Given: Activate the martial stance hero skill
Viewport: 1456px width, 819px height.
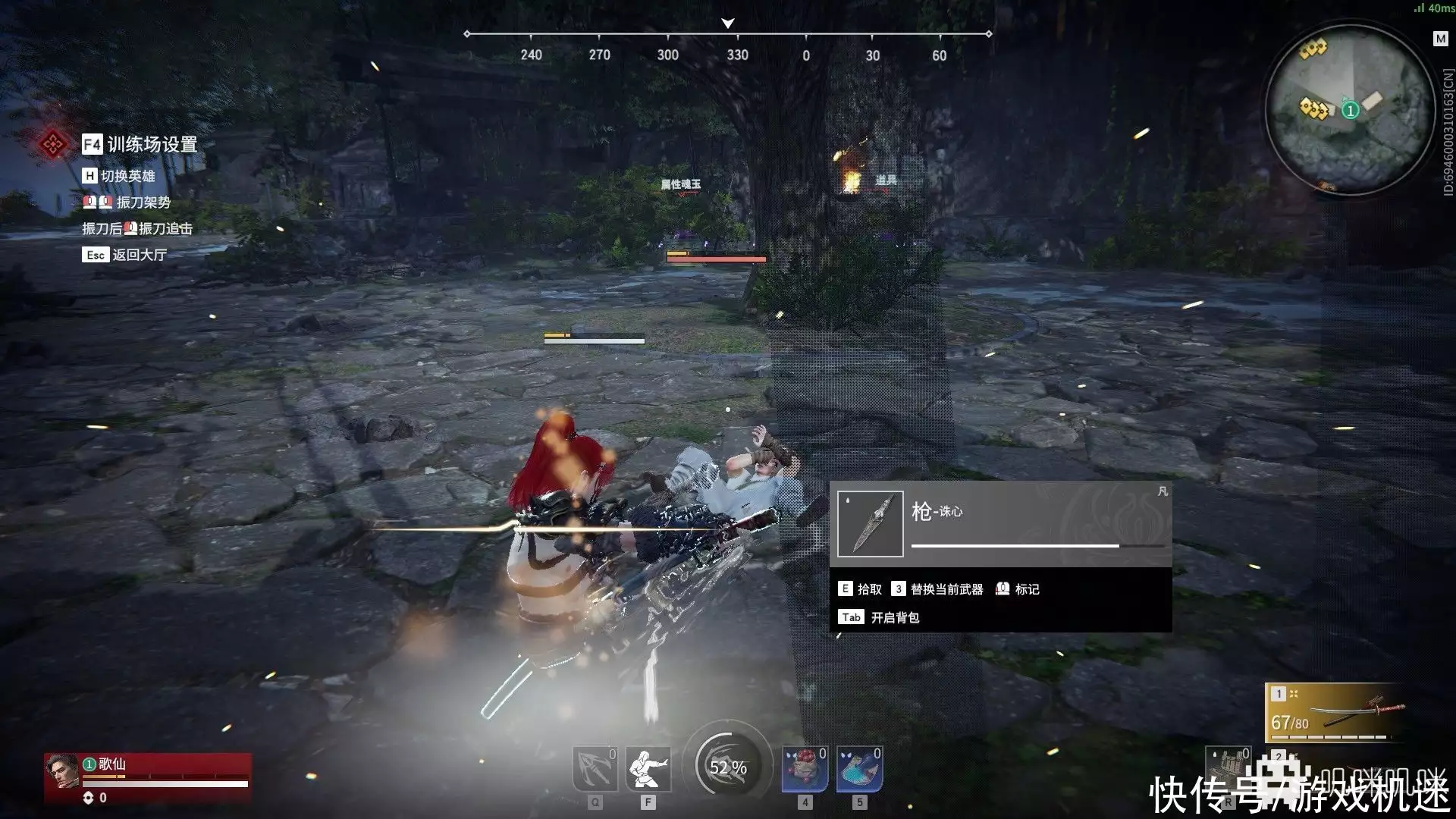Looking at the screenshot, I should [648, 769].
